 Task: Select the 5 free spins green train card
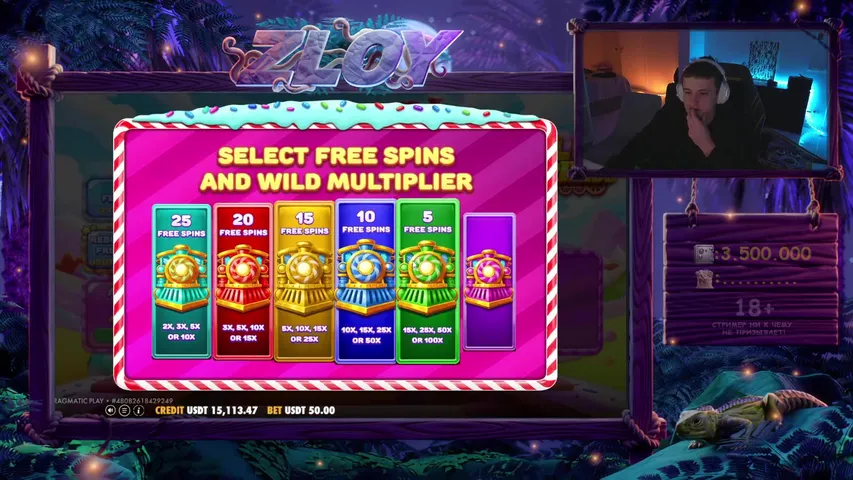(427, 280)
